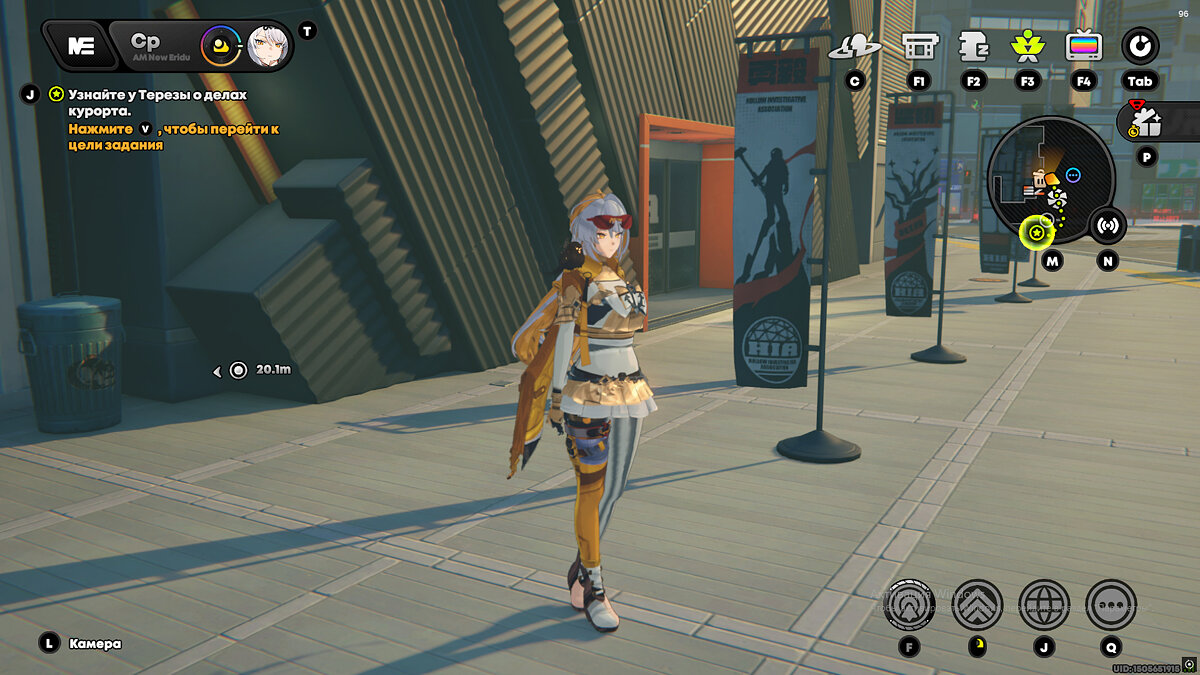Open the three-dots chat button
The image size is (1200, 675).
pos(1110,604)
